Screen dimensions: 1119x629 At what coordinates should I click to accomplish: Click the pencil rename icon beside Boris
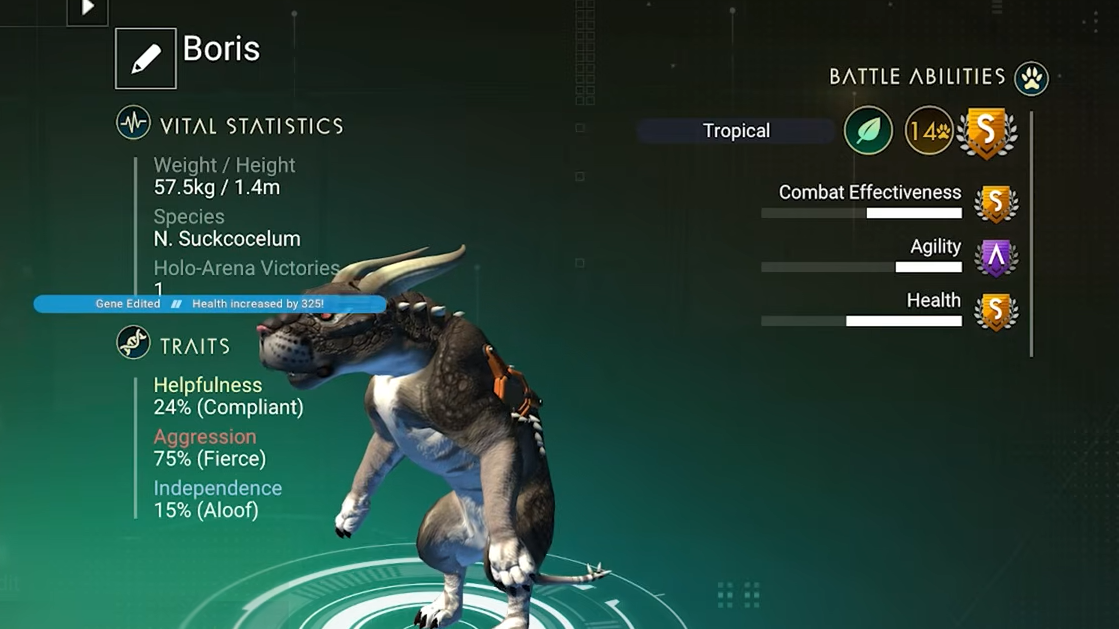tap(146, 59)
